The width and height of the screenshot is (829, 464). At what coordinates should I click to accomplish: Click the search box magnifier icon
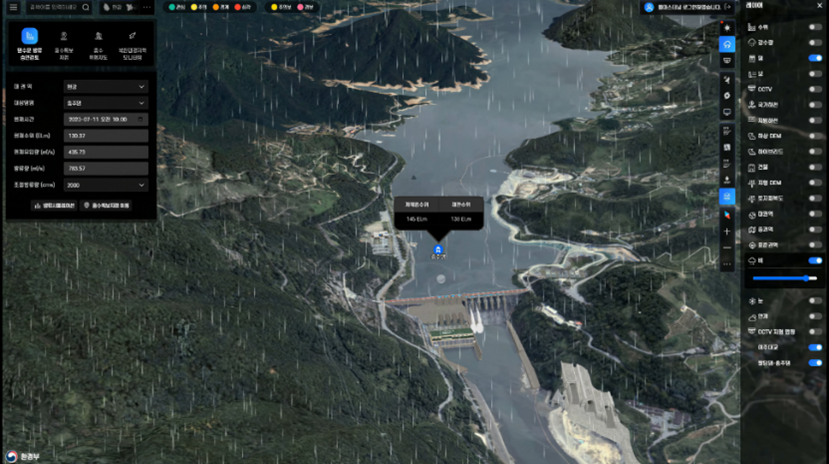[85, 7]
